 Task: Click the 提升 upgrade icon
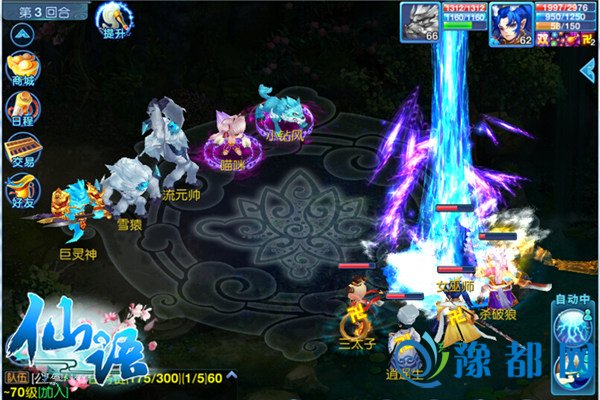point(112,19)
